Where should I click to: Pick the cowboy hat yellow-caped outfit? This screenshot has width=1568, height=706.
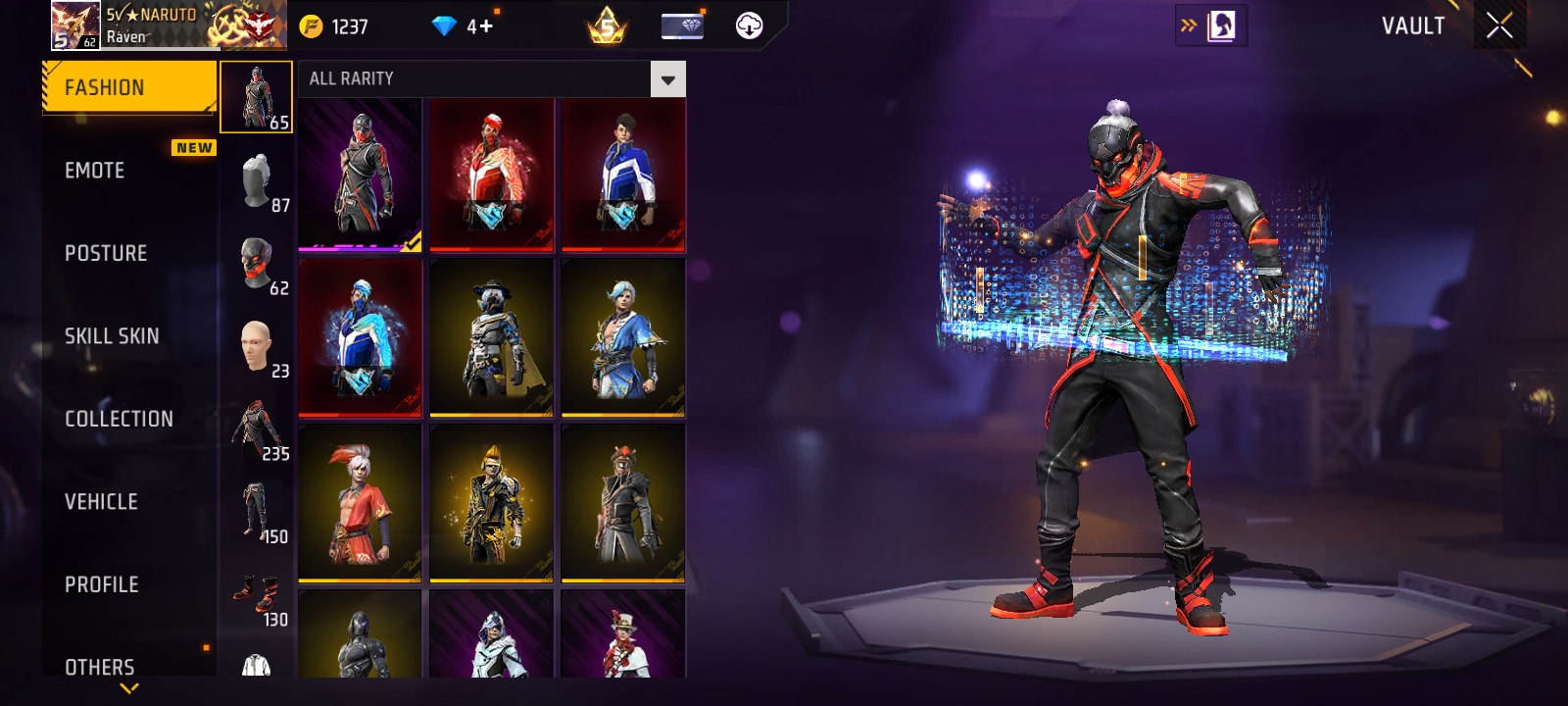pyautogui.click(x=491, y=336)
